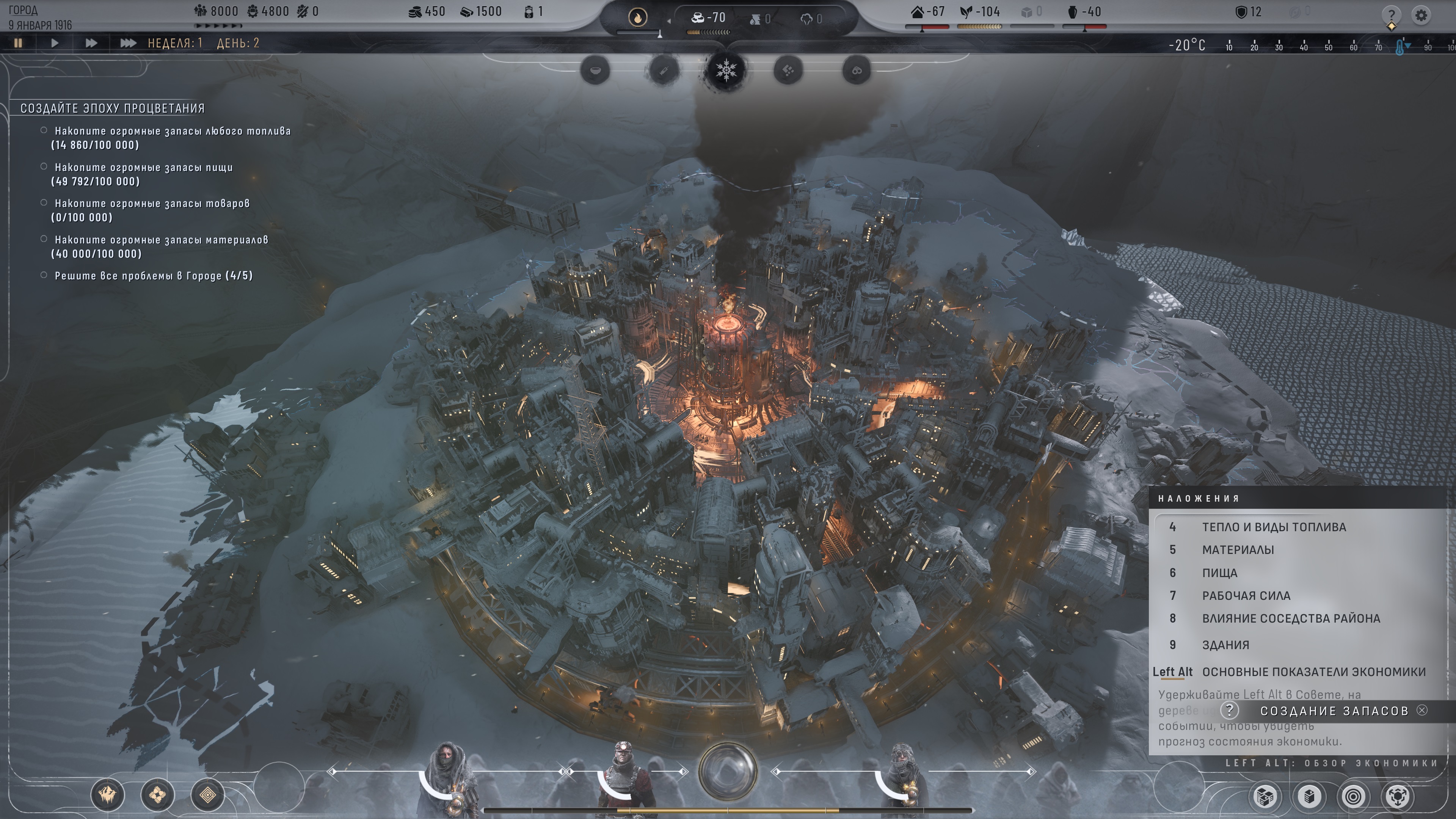Image resolution: width=1456 pixels, height=819 pixels.
Task: Show the materials overlay
Action: tap(1238, 549)
